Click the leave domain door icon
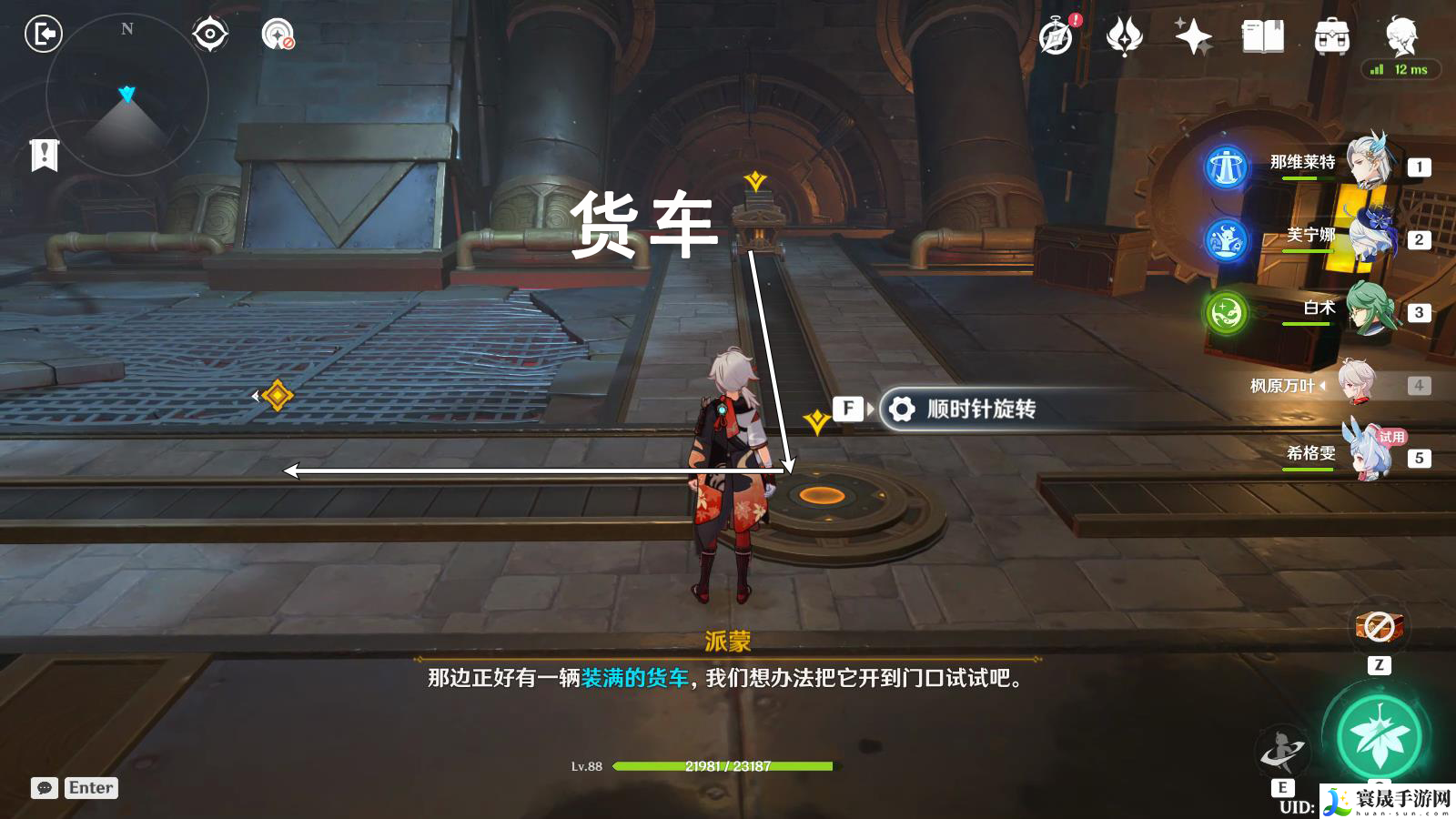This screenshot has width=1456, height=819. coord(42,35)
